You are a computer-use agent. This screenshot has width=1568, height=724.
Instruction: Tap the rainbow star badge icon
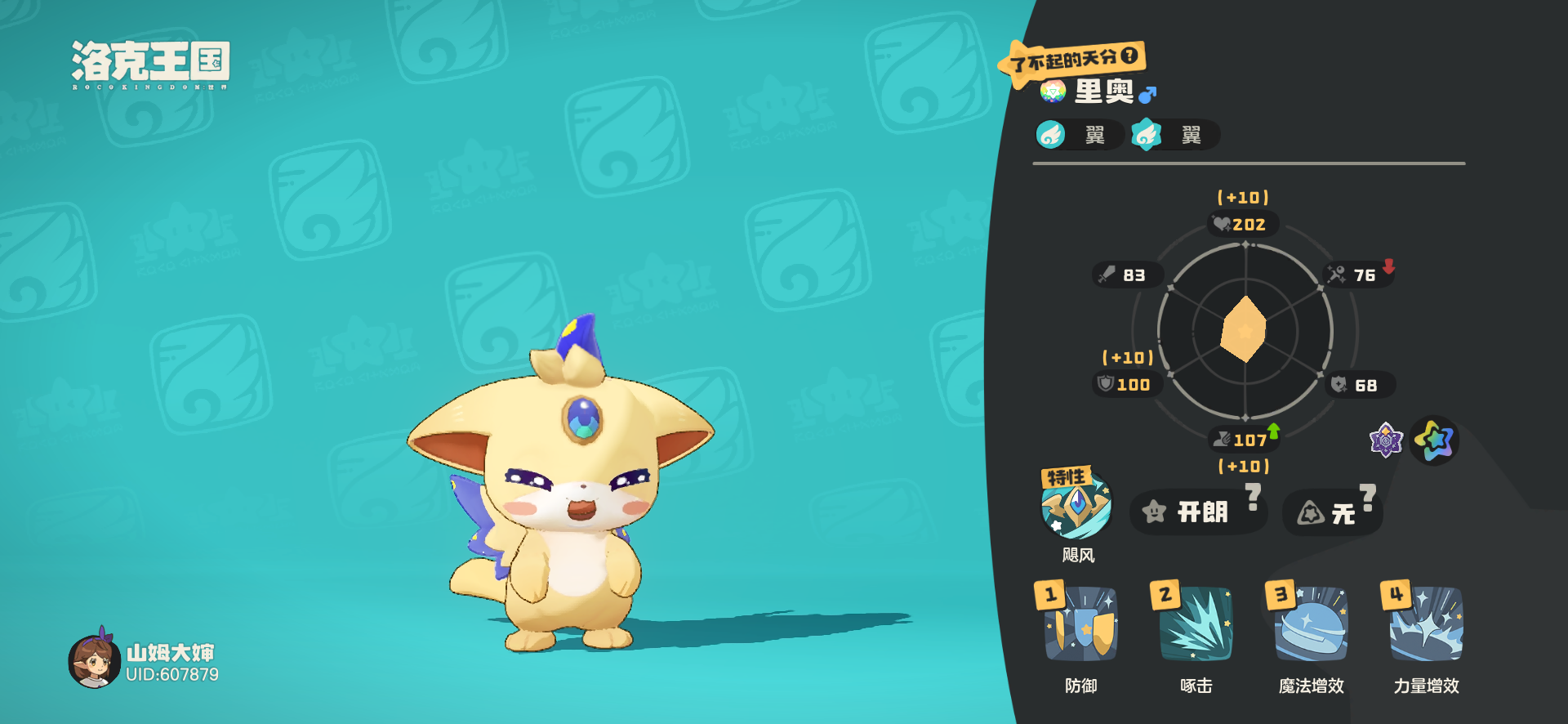click(1435, 441)
